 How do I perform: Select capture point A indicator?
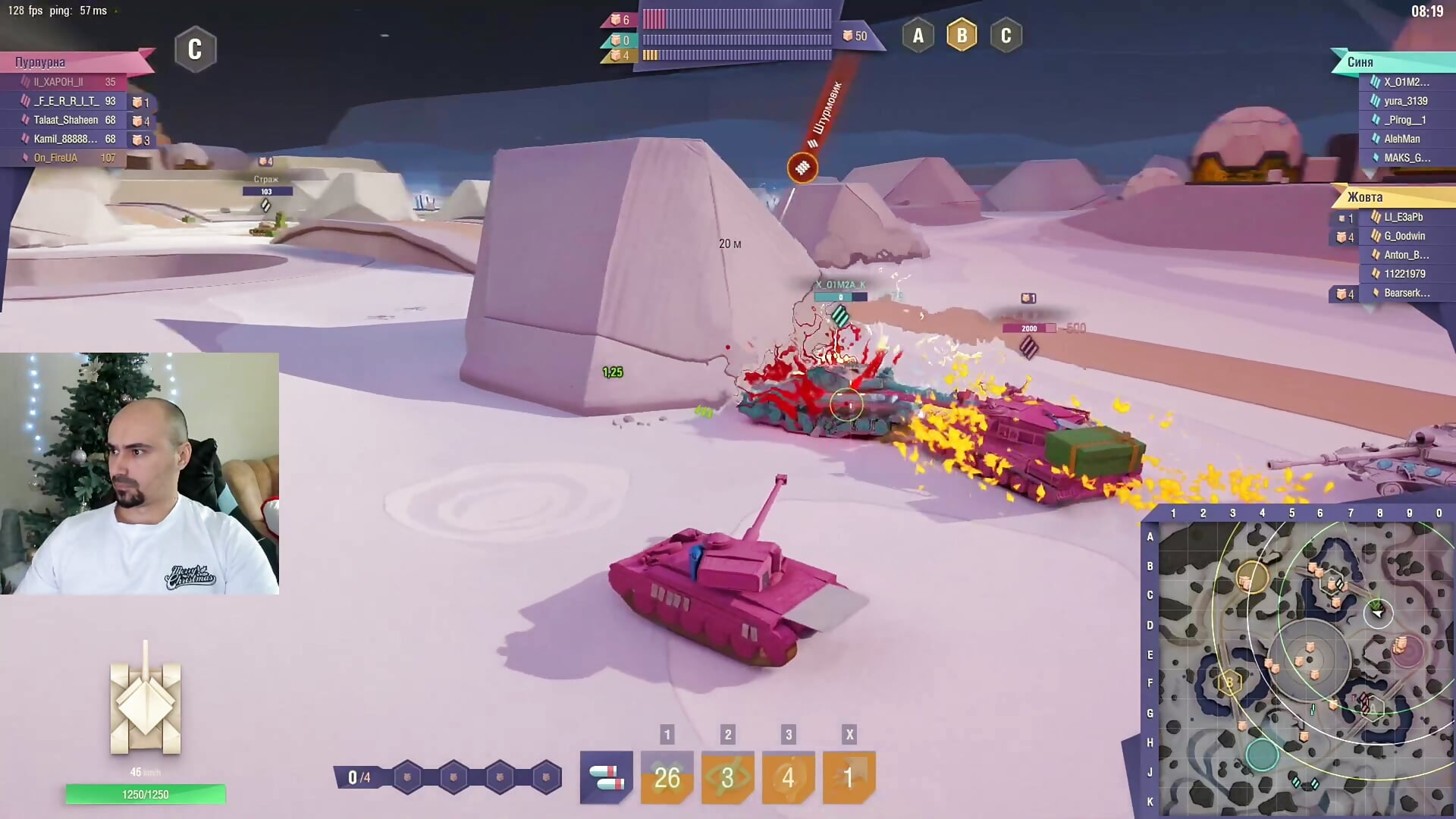918,36
